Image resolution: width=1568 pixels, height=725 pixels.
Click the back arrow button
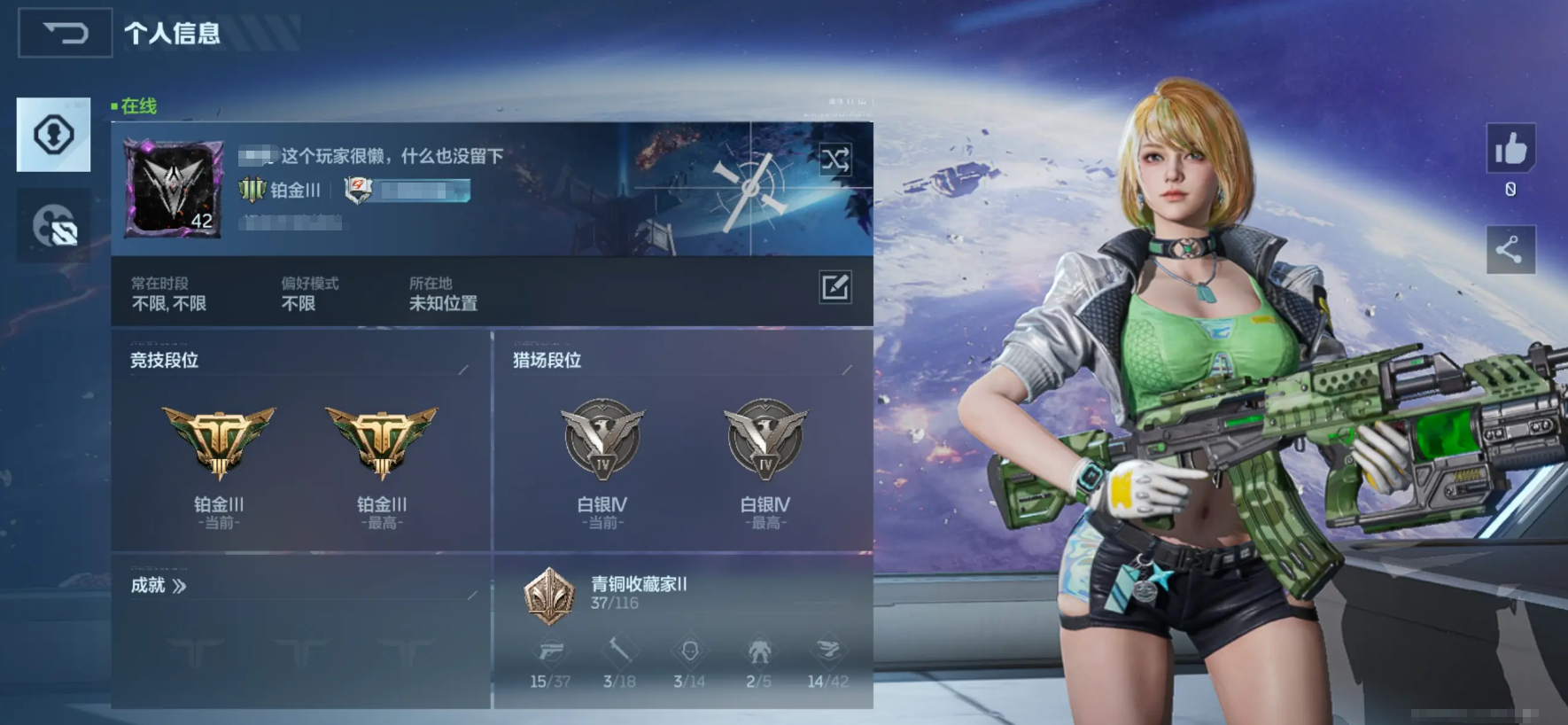tap(65, 32)
